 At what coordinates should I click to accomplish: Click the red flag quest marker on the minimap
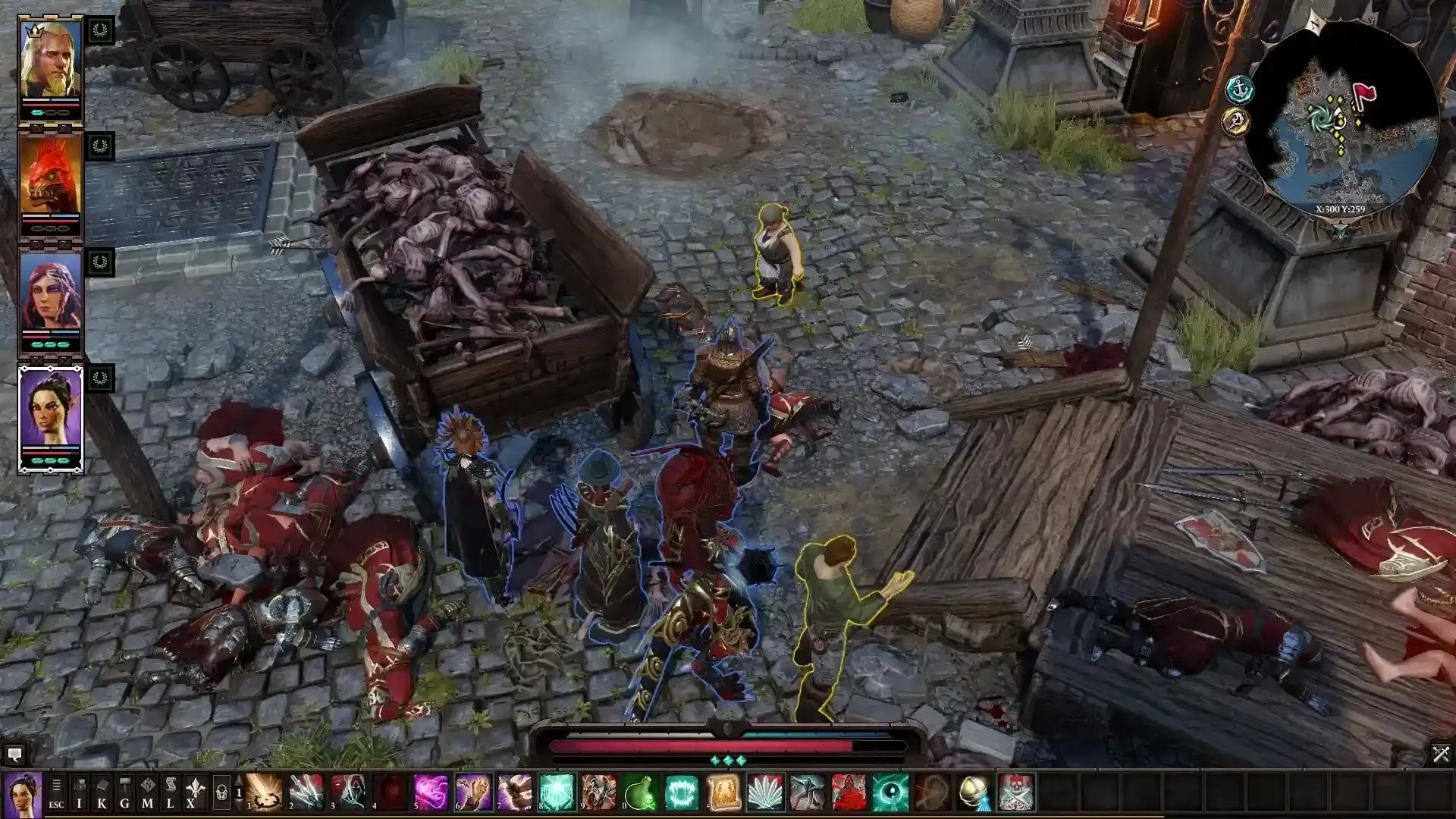(1363, 93)
